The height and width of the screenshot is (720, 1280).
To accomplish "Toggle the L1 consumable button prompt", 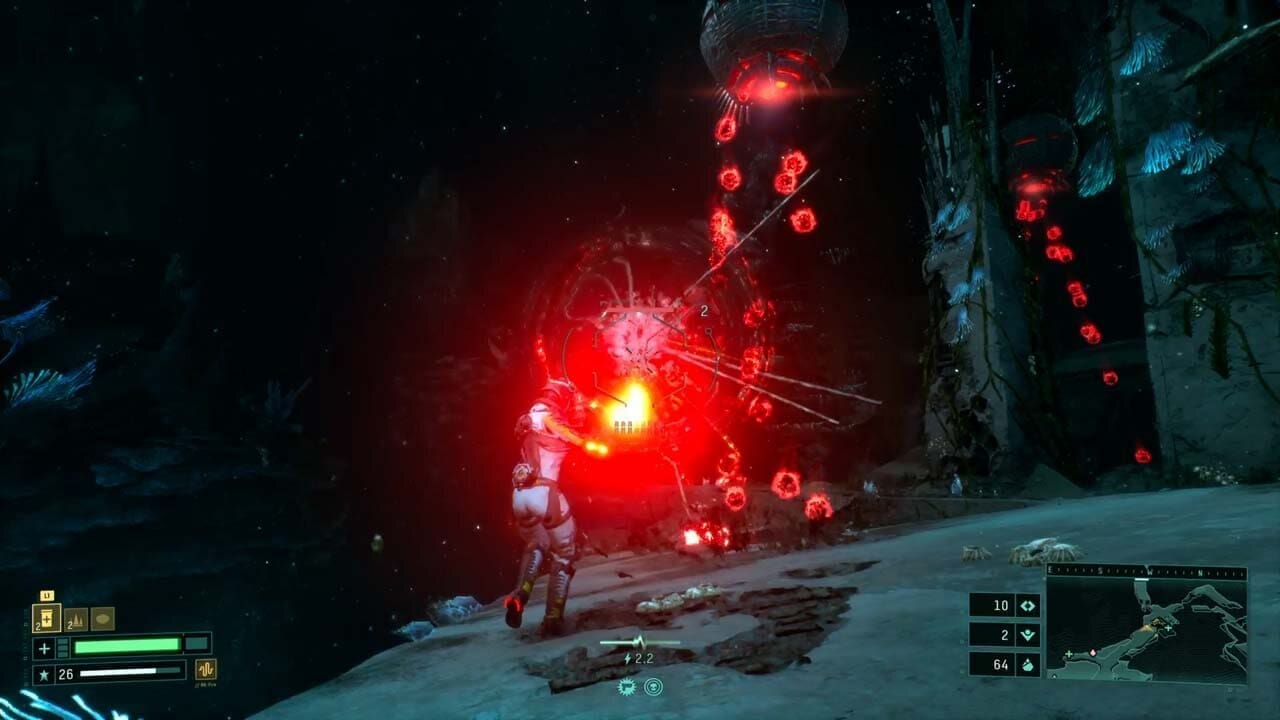I will [46, 594].
